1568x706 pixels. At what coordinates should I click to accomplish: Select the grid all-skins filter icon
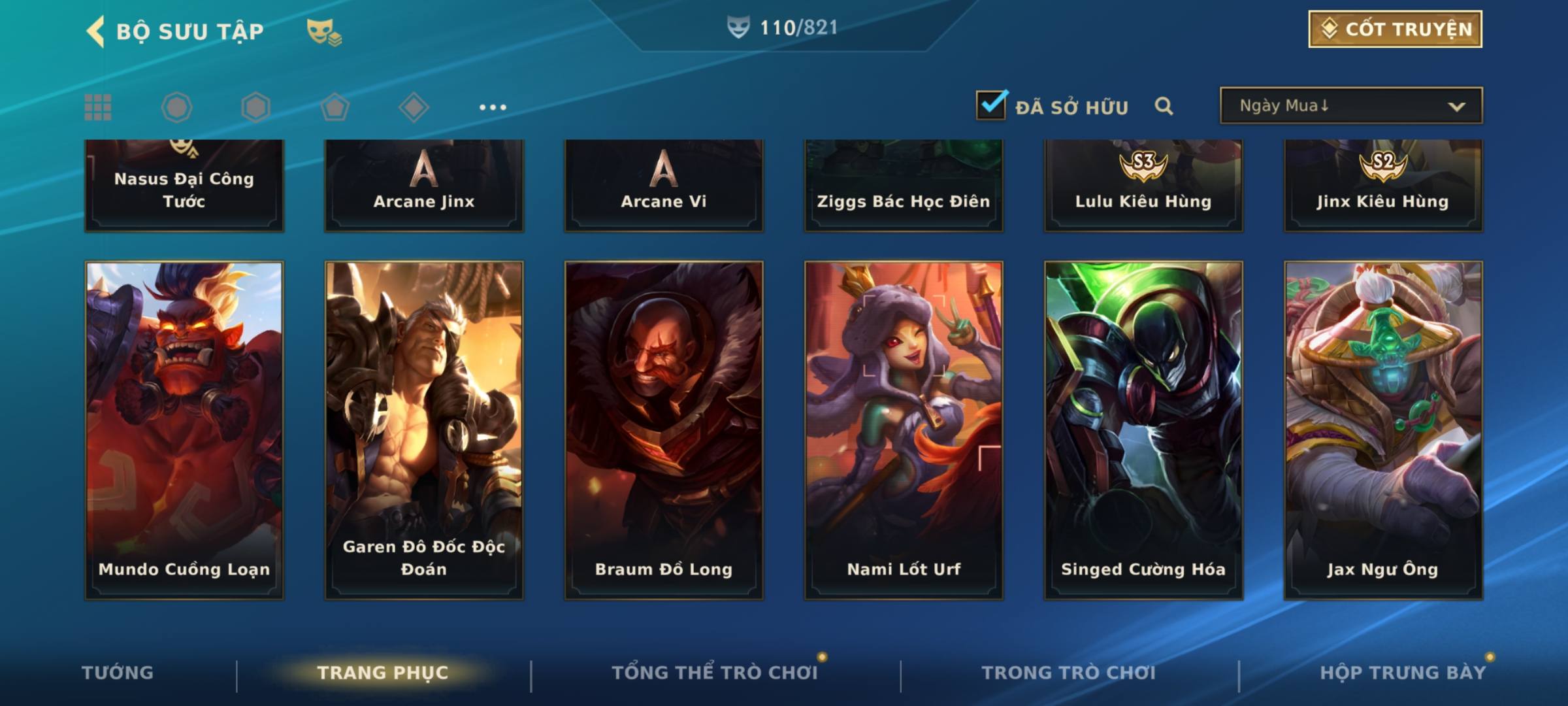(x=98, y=107)
